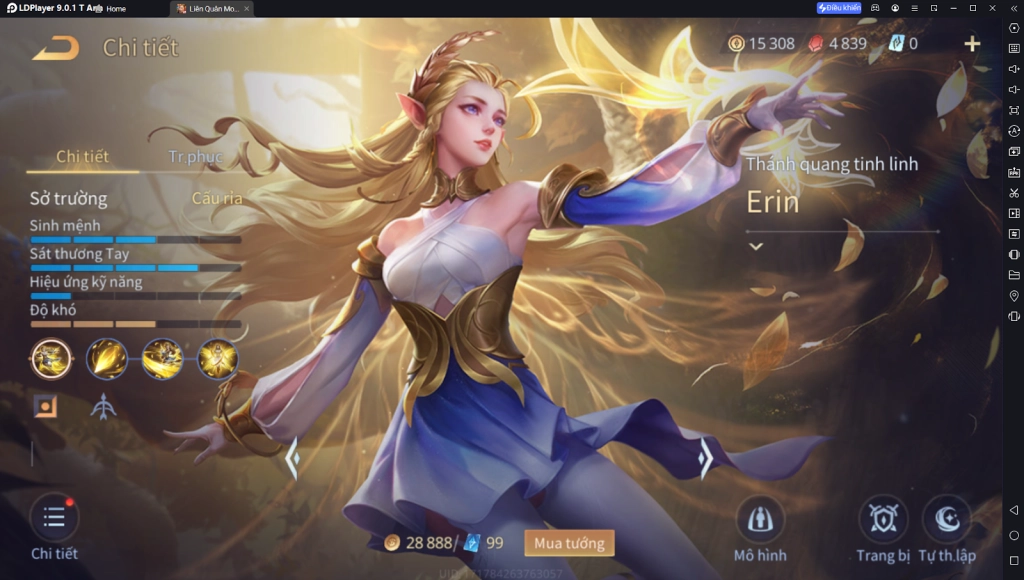This screenshot has height=580, width=1024.
Task: Add currency with the plus button
Action: tap(972, 44)
